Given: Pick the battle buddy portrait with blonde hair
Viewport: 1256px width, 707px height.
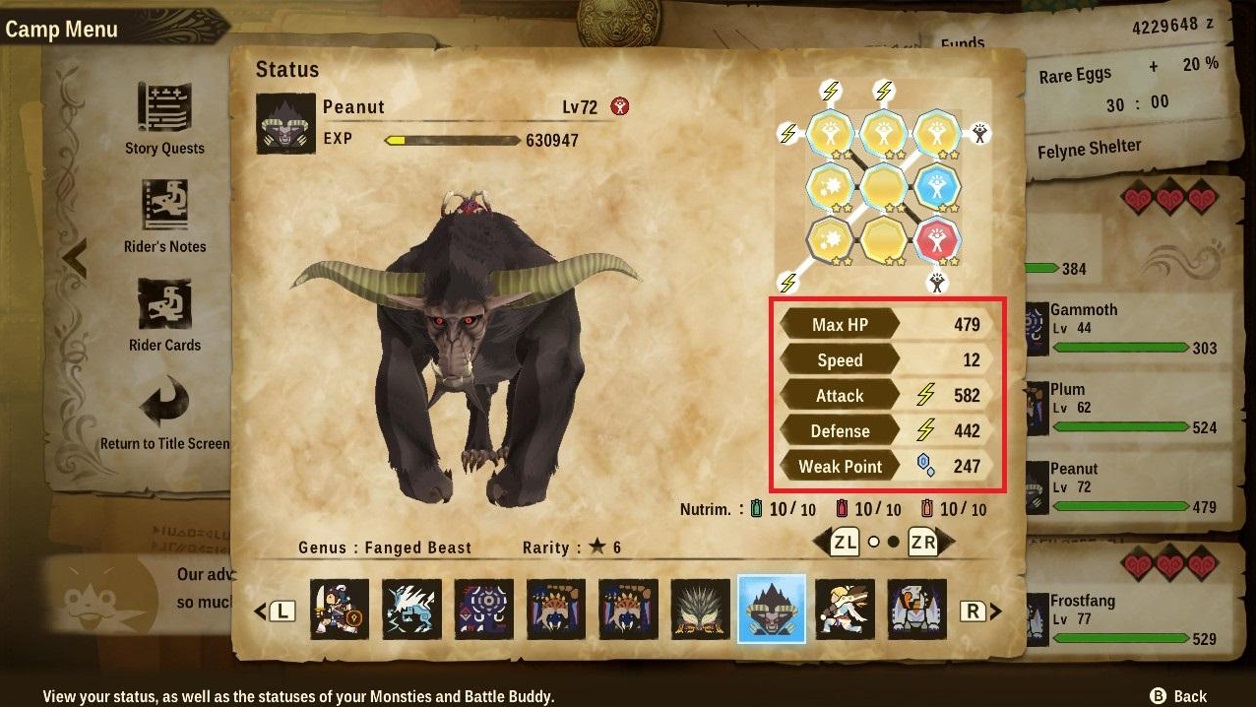Looking at the screenshot, I should pyautogui.click(x=845, y=609).
